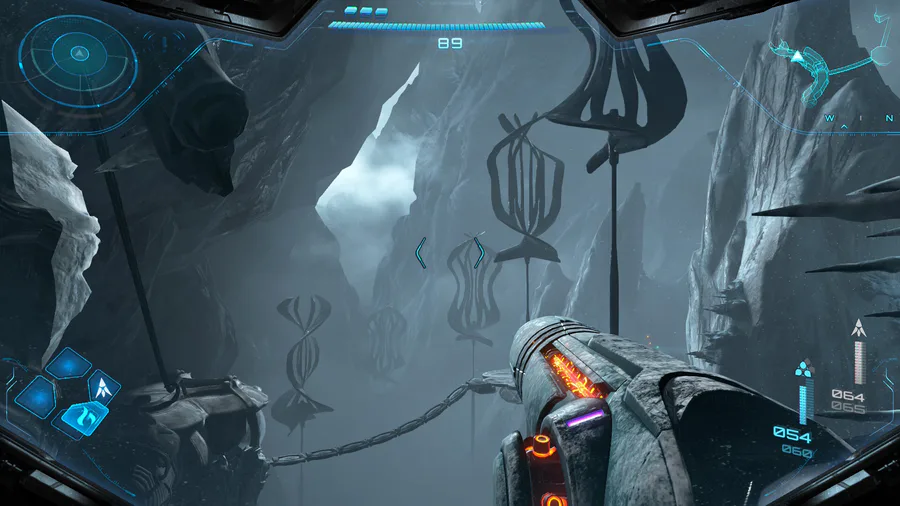Select the missile icon above the ammo gauge
Viewport: 900px width, 506px height.
(857, 328)
